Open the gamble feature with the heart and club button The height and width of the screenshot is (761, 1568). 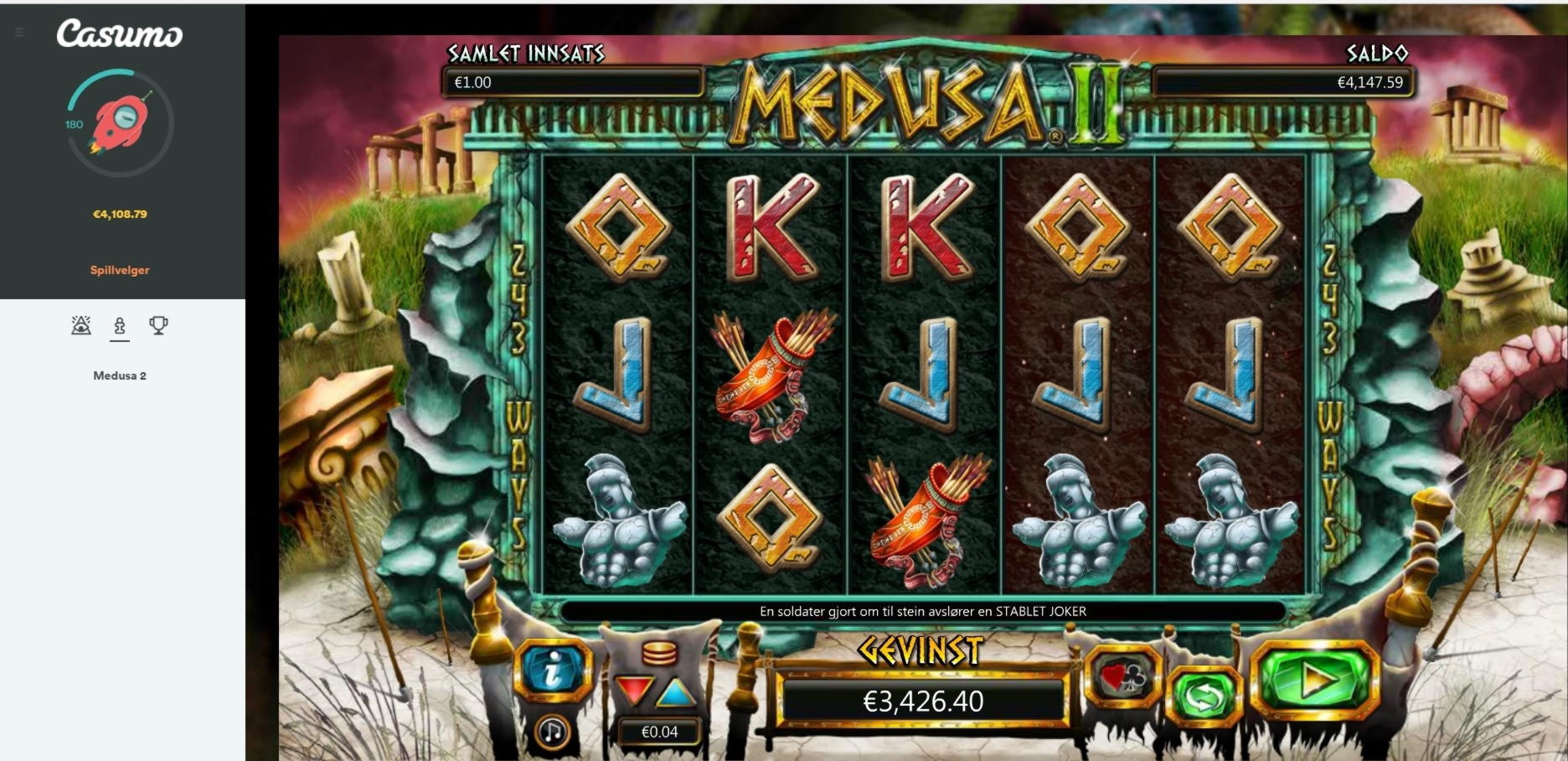coord(1122,677)
